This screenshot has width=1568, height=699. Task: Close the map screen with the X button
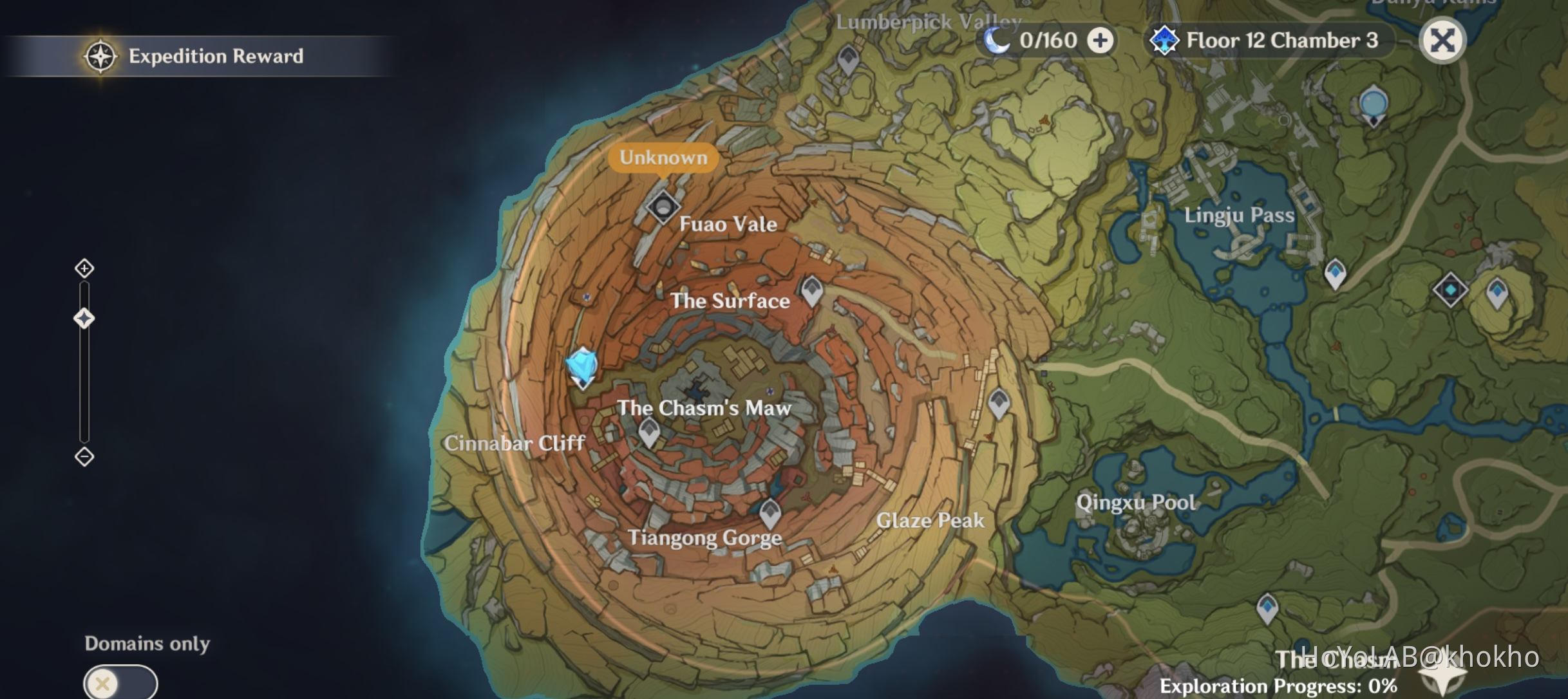1443,40
